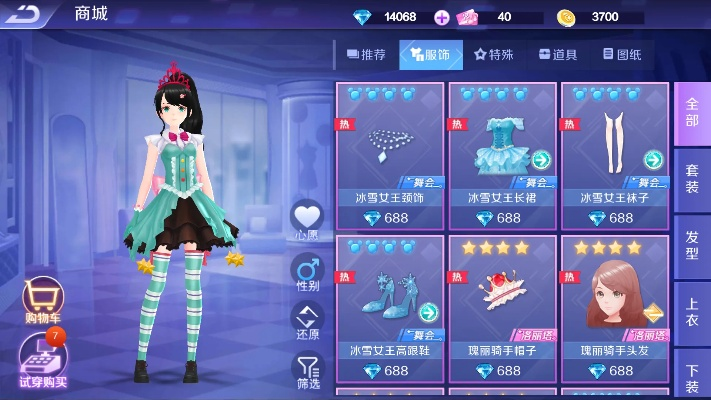Select the 特殊 tab

(x=495, y=55)
